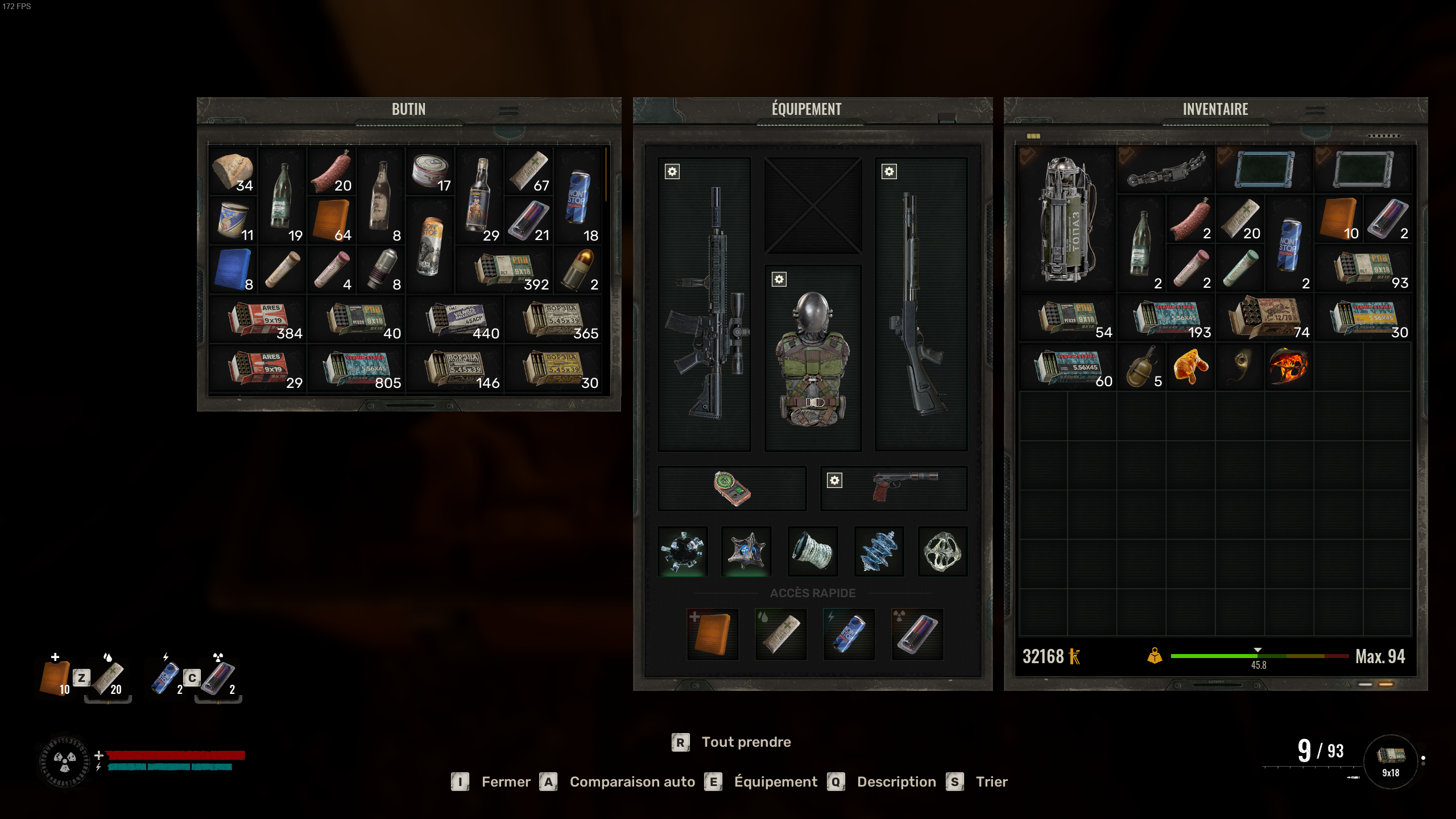Viewport: 1456px width, 819px height.
Task: Select the silenced pistol slot
Action: pos(904,487)
